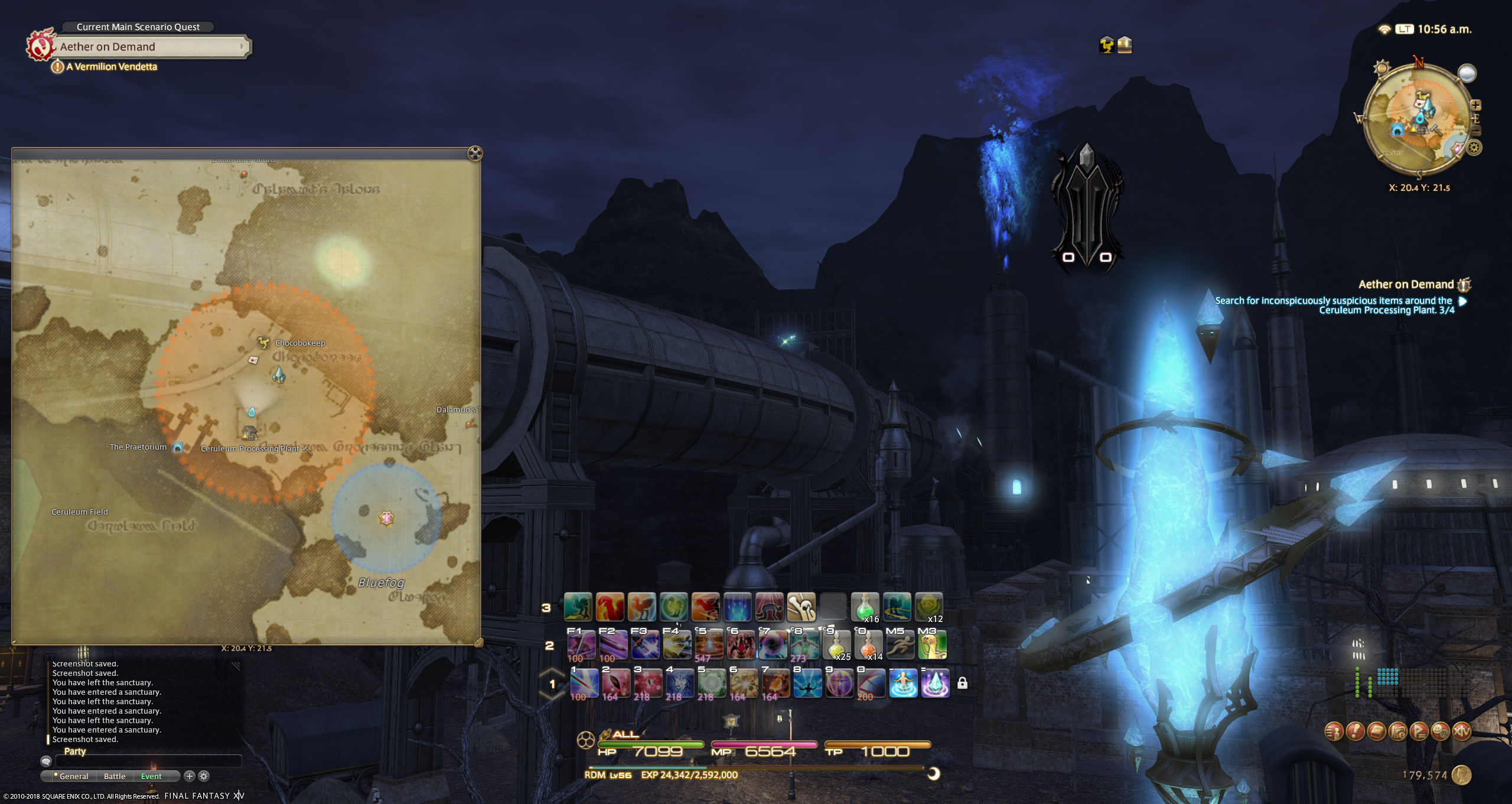1512x804 pixels.
Task: Open chat log settings gear
Action: [204, 776]
